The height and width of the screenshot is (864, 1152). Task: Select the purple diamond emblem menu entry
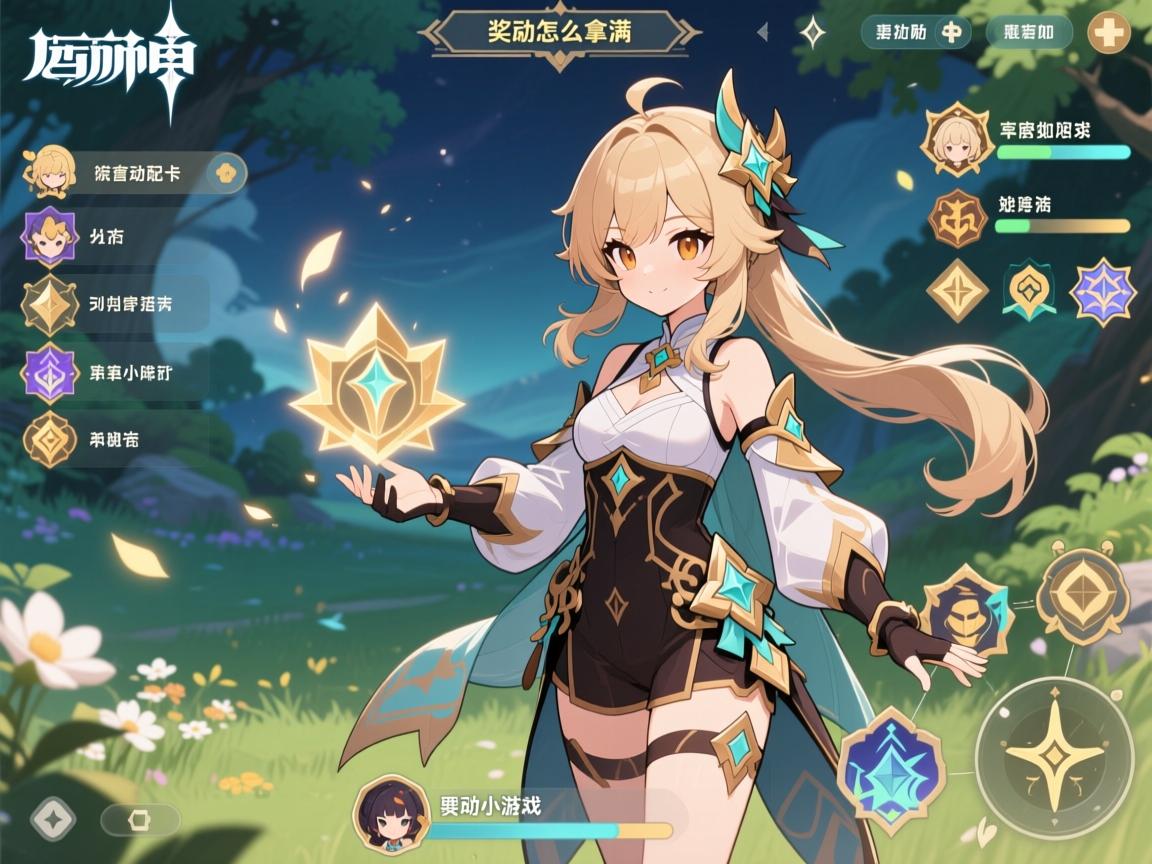(49, 372)
